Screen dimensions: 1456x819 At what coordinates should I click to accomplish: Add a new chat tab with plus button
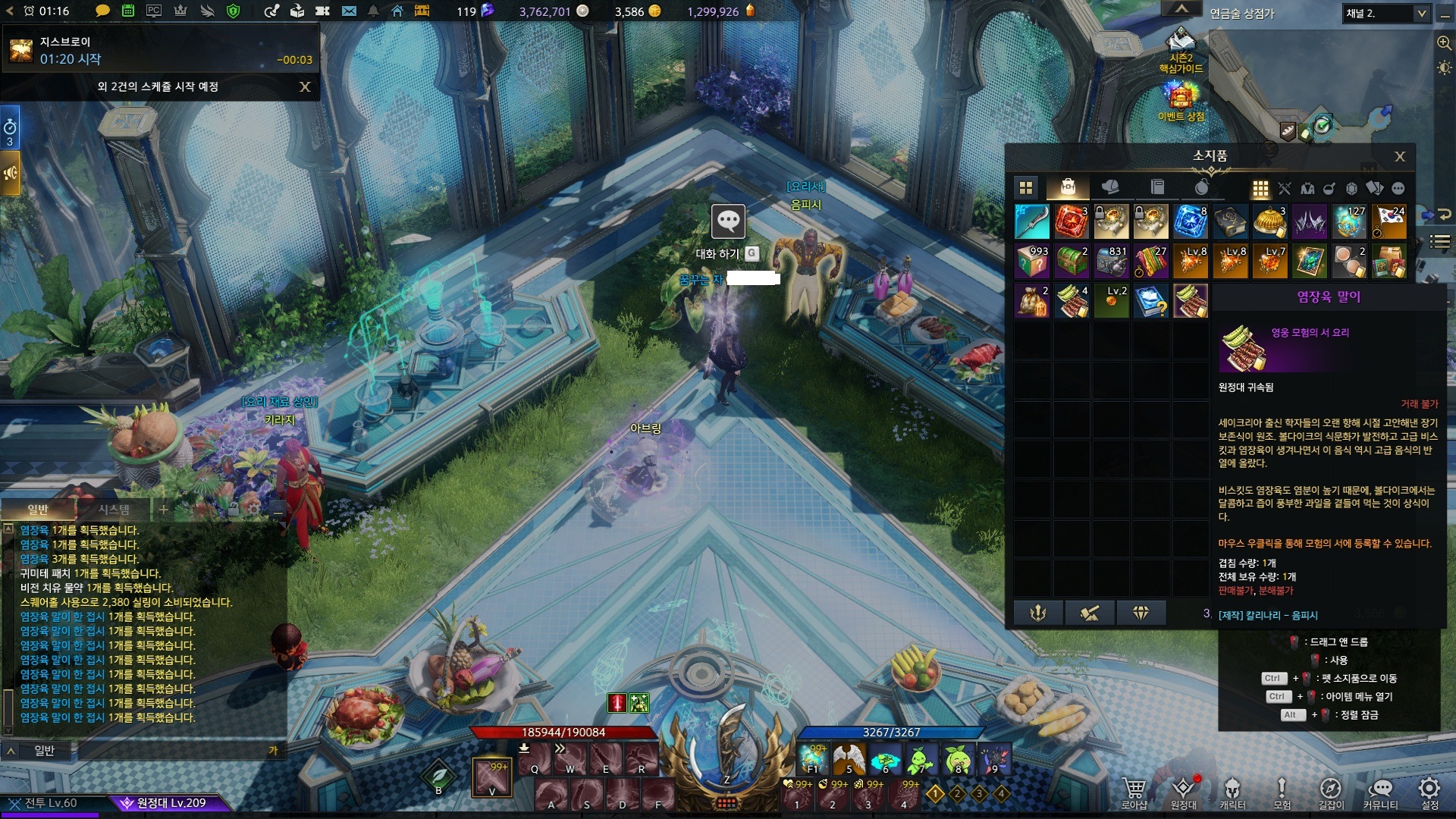click(x=164, y=510)
